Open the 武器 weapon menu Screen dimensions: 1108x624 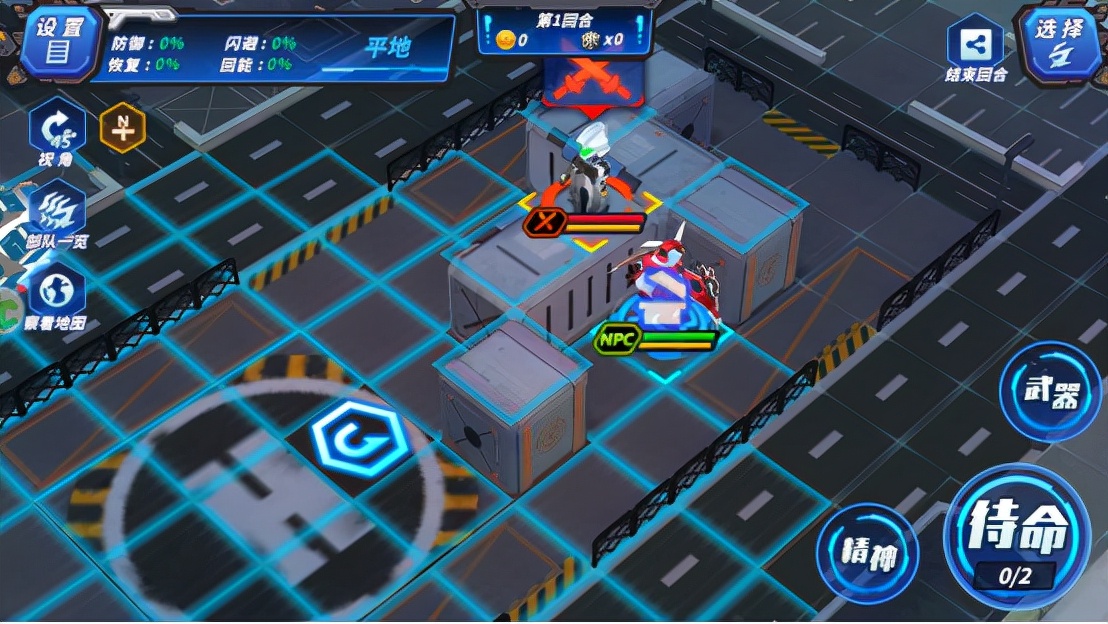pyautogui.click(x=1050, y=391)
